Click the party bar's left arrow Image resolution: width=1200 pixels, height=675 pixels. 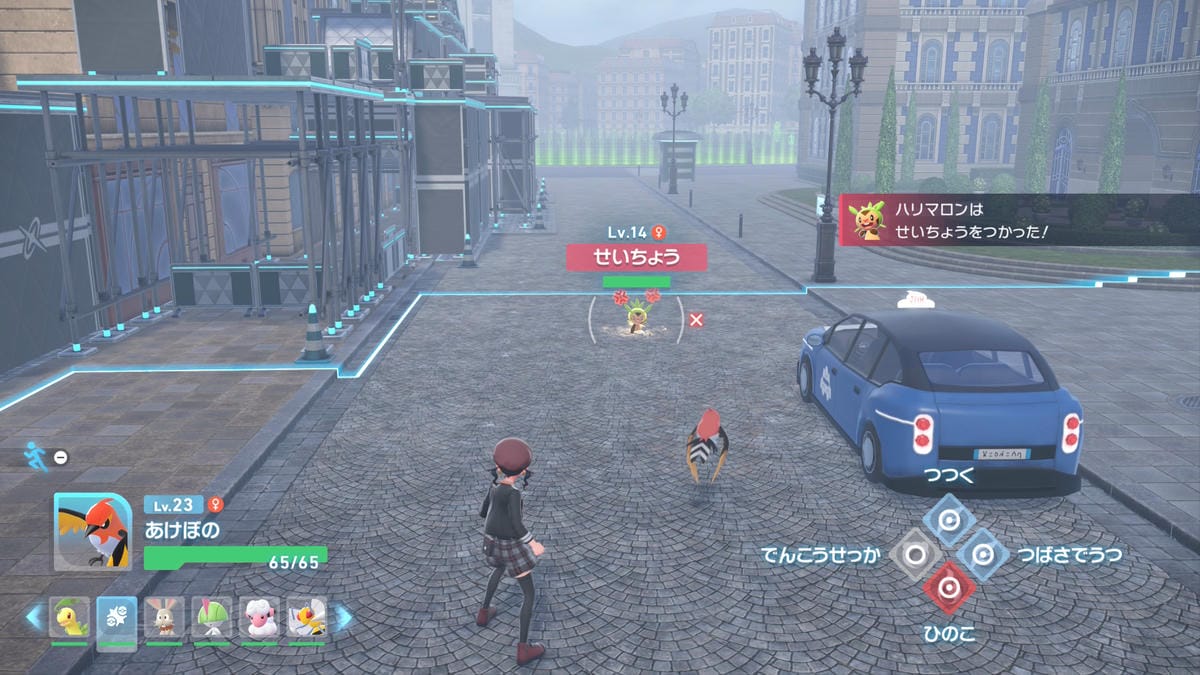(x=34, y=619)
